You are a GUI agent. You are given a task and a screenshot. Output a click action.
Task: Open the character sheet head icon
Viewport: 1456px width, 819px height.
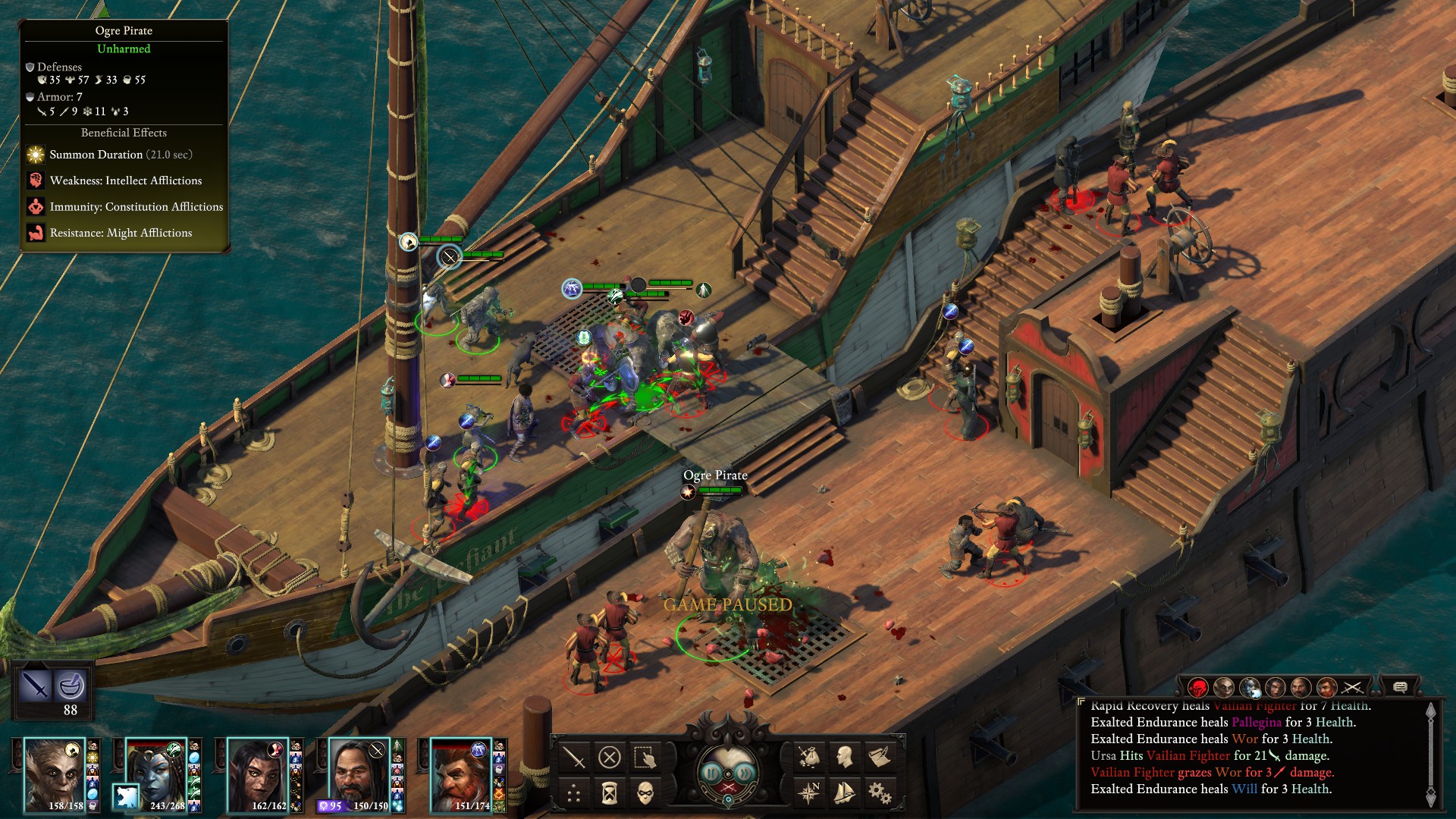click(844, 757)
